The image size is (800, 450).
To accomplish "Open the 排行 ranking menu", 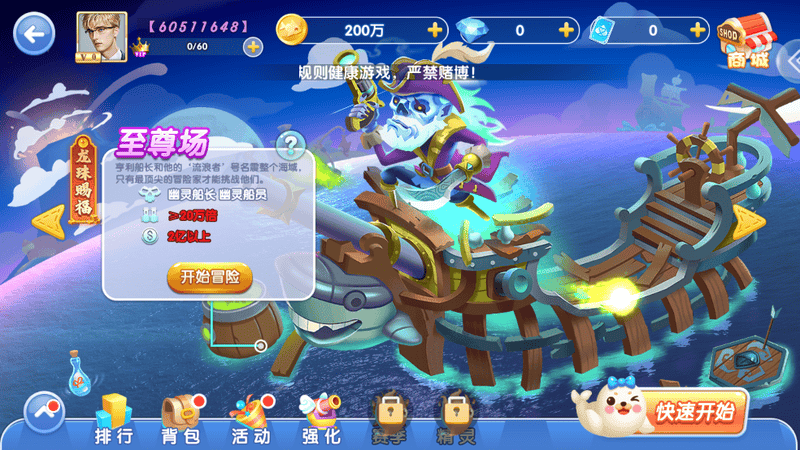I will coord(113,419).
